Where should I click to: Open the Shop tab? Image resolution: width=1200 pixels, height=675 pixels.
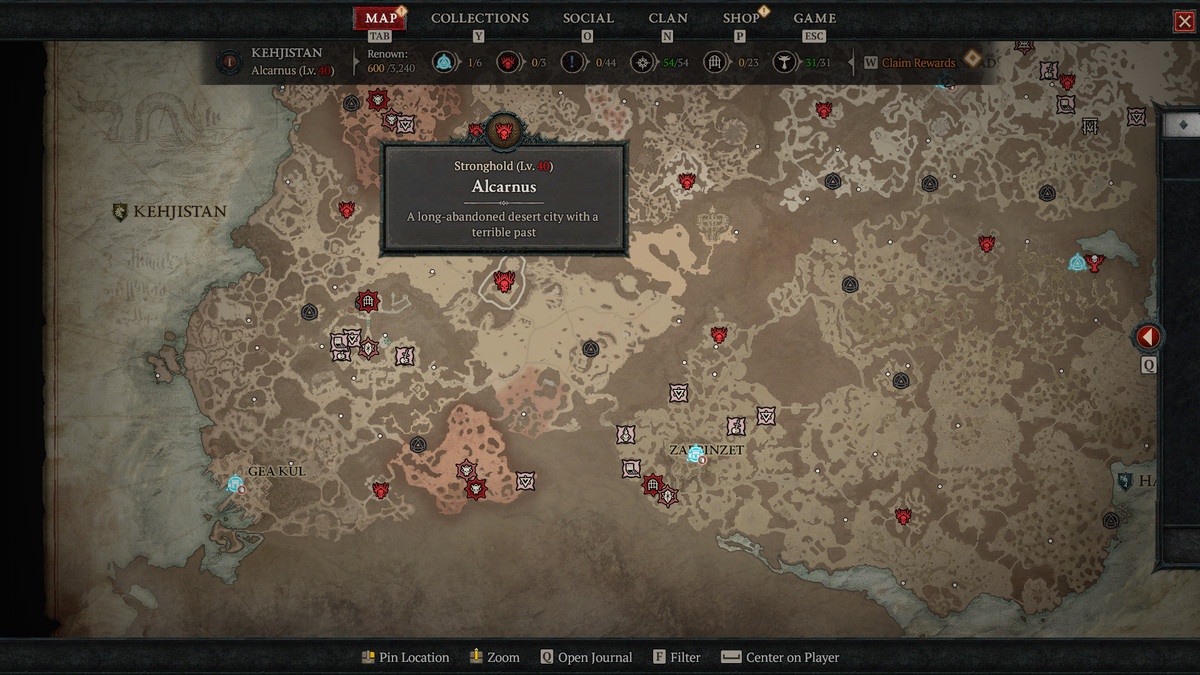[x=741, y=18]
